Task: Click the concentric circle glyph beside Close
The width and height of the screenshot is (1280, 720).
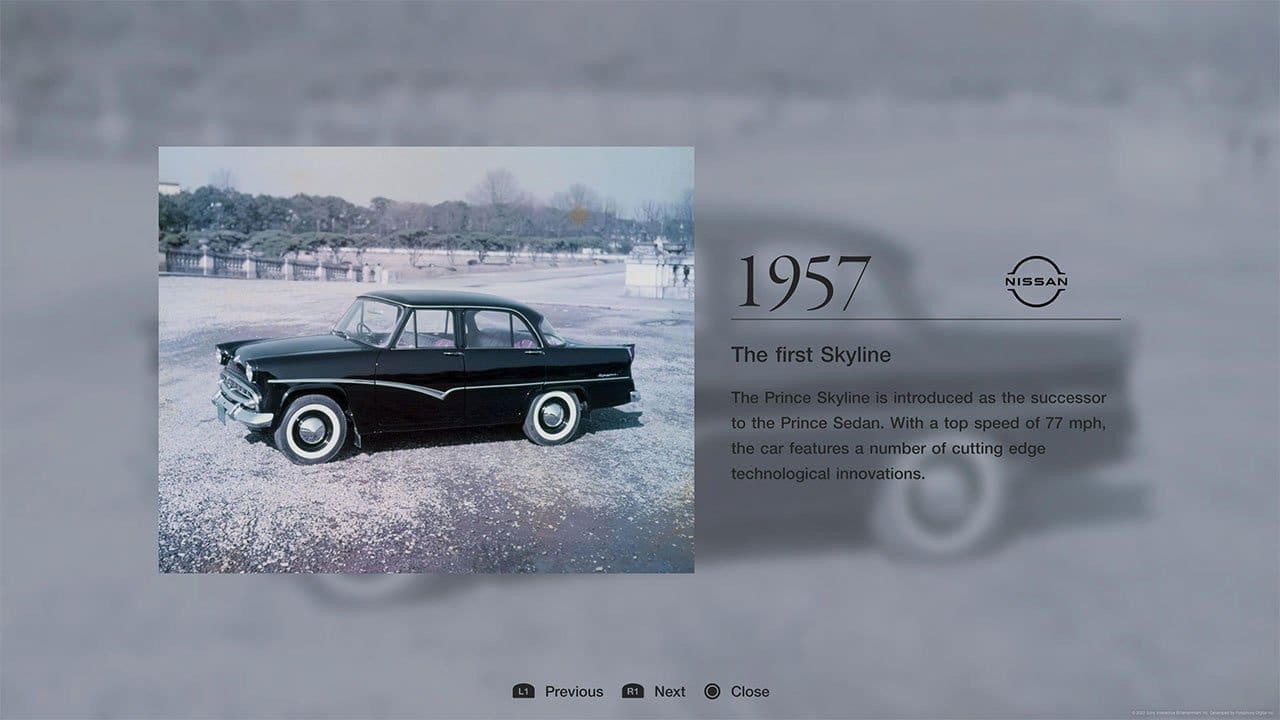Action: click(x=713, y=691)
